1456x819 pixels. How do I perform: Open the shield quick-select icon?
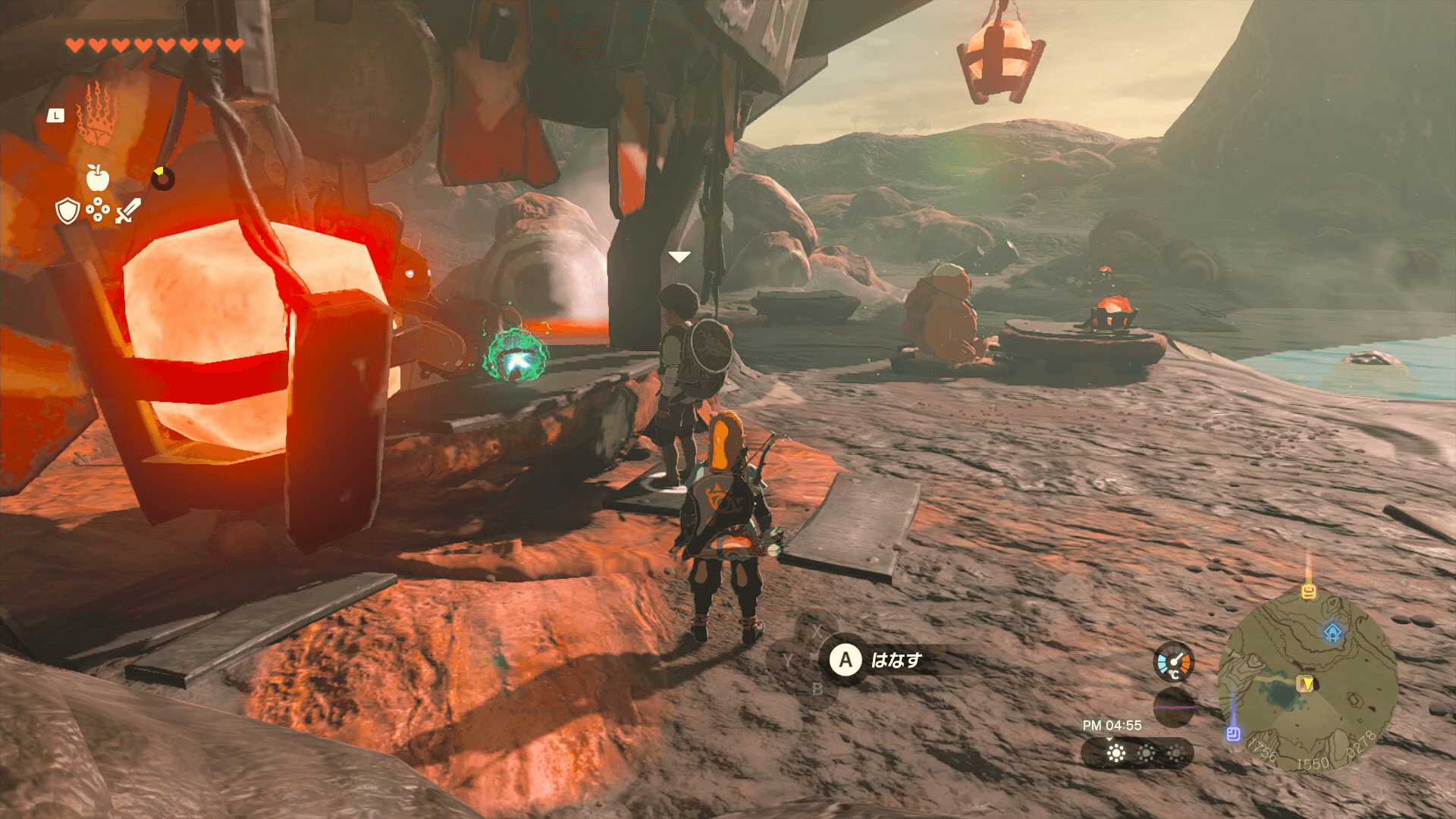click(x=67, y=211)
